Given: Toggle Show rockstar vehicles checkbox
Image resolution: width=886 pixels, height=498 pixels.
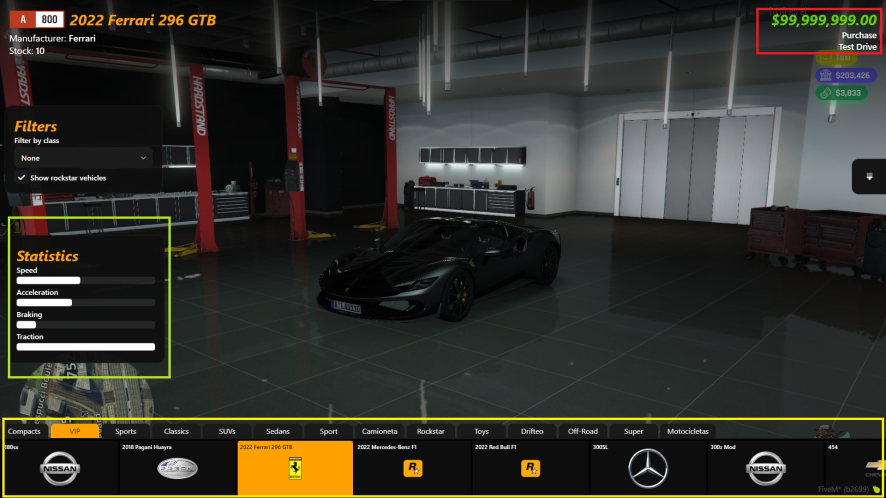Looking at the screenshot, I should pos(22,178).
